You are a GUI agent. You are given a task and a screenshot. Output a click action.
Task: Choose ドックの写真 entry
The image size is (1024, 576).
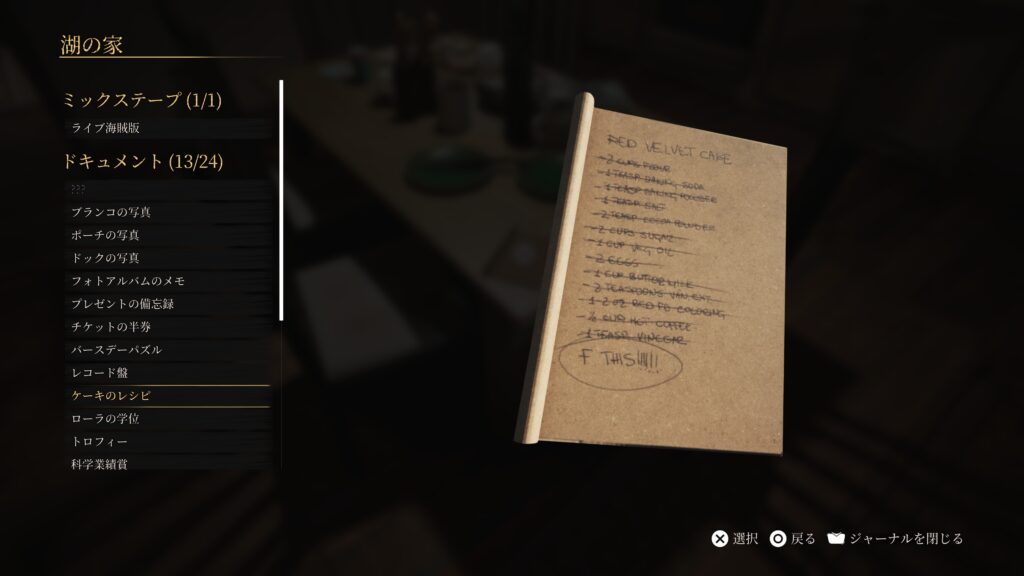105,258
